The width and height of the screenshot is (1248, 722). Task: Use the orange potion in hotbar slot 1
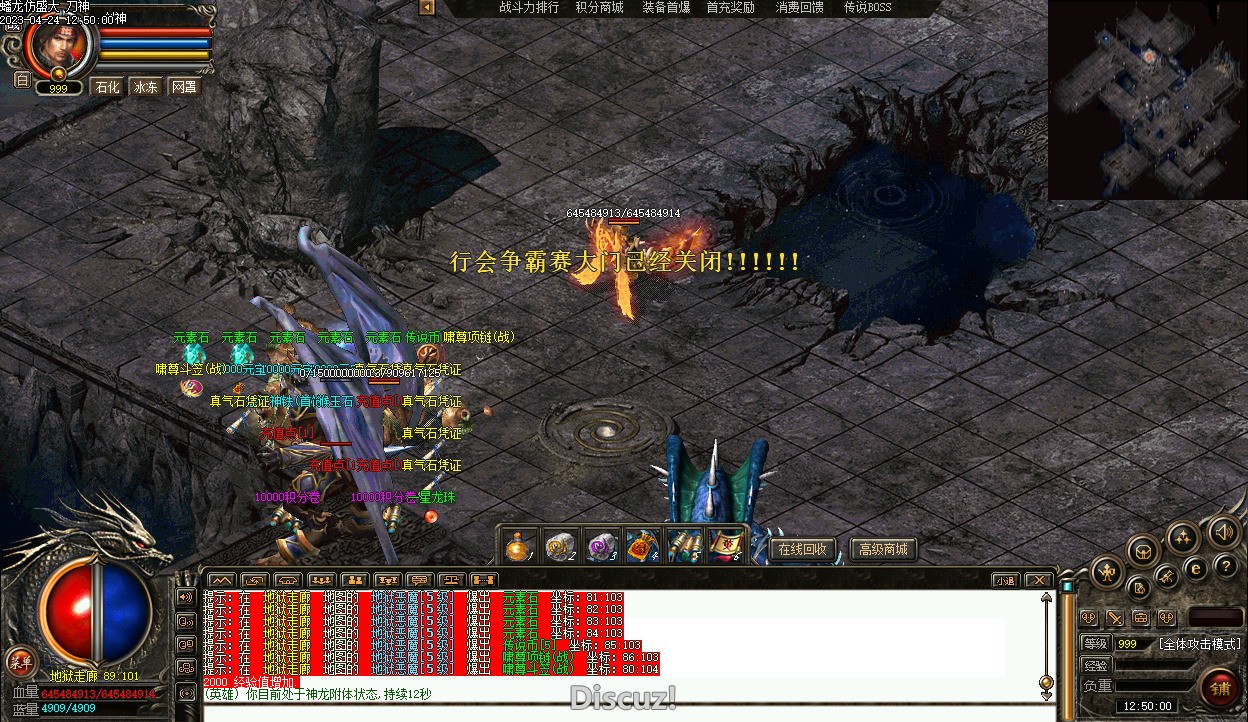[517, 546]
